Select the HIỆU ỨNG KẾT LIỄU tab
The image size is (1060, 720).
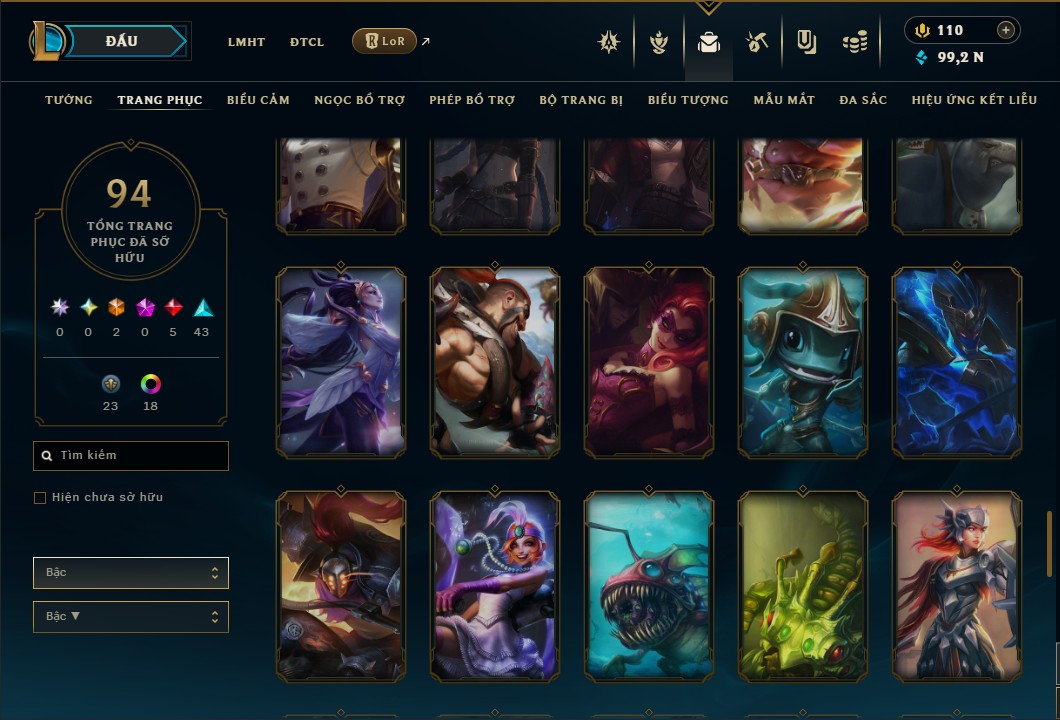tap(974, 100)
